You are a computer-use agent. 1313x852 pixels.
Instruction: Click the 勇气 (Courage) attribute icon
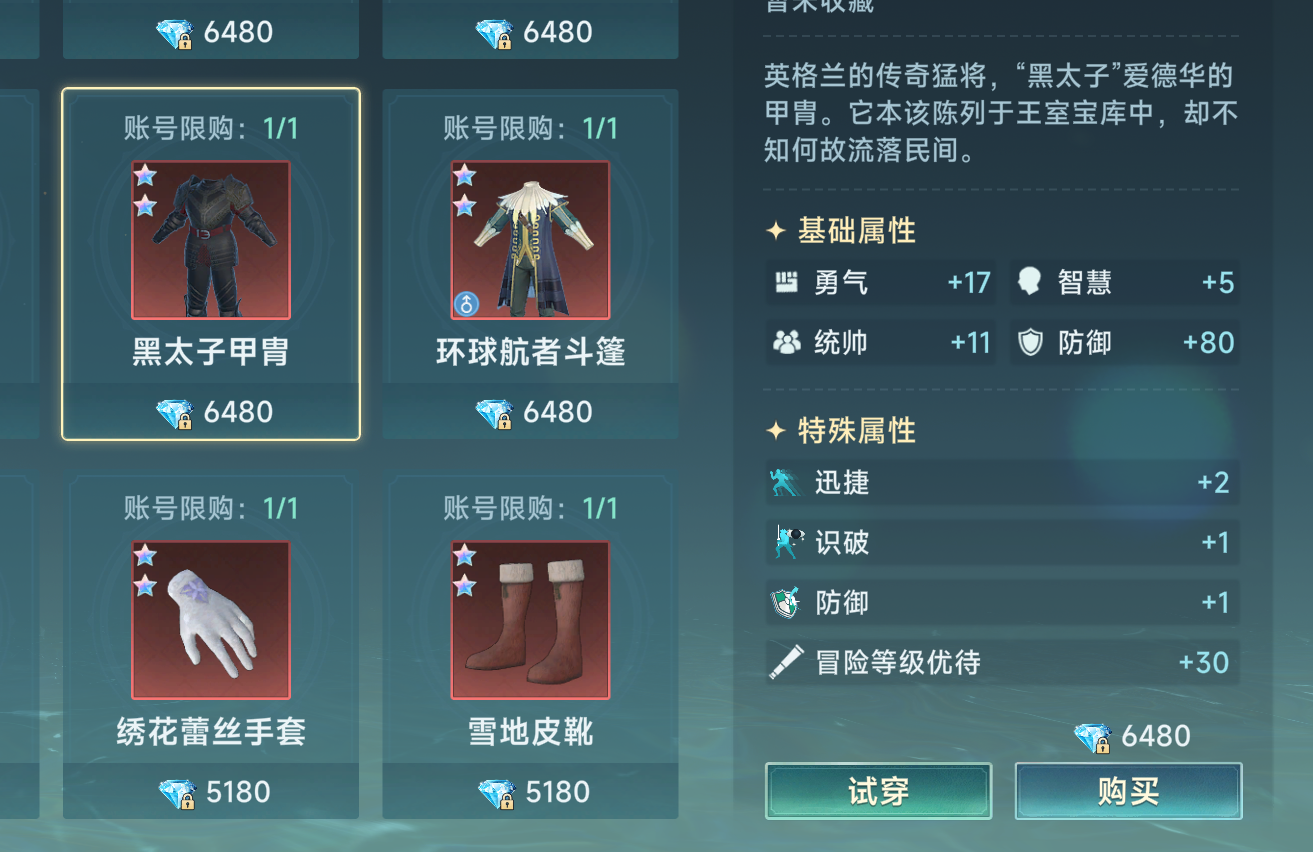tap(787, 283)
